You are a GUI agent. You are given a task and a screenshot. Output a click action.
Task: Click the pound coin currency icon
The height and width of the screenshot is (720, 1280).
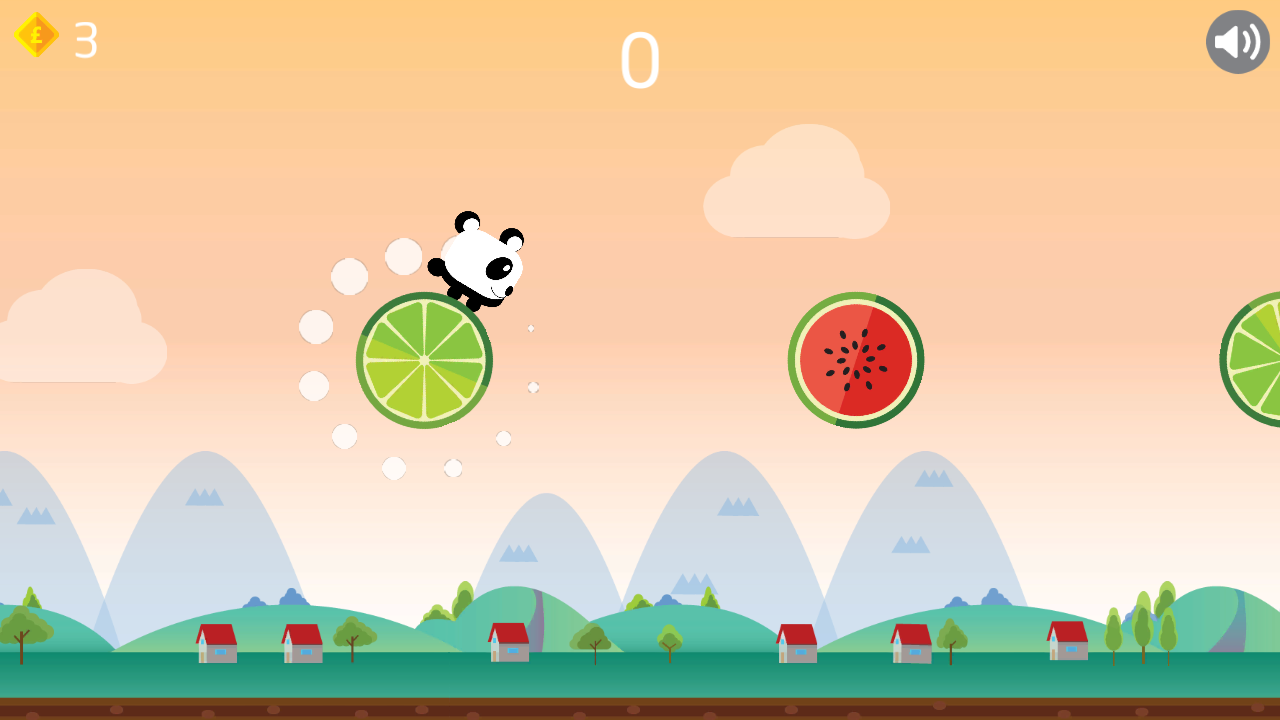pyautogui.click(x=35, y=36)
